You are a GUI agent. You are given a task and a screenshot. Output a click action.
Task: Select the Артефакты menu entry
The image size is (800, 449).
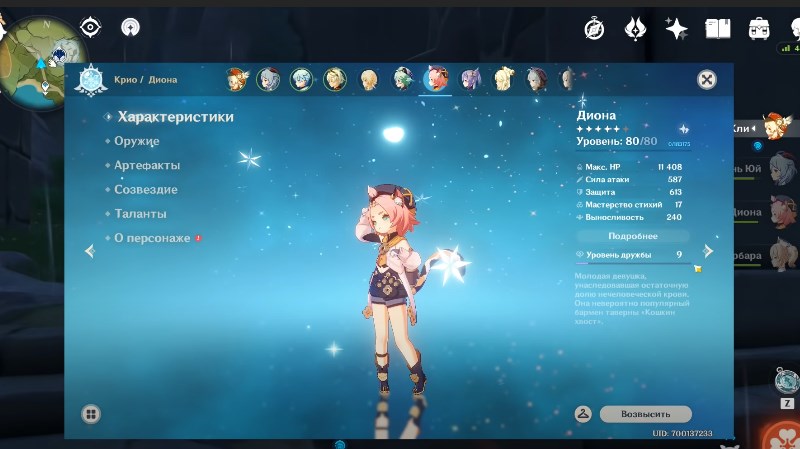point(148,165)
